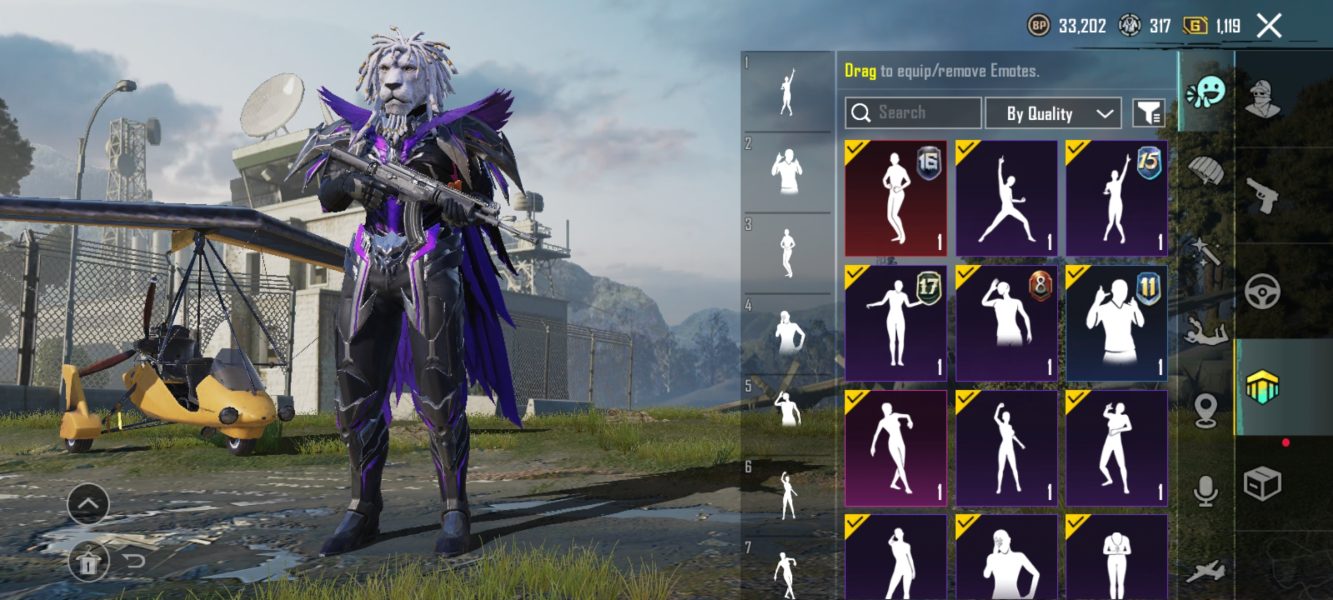Image resolution: width=1333 pixels, height=600 pixels.
Task: Open the steering wheel vehicle tab
Action: [x=1263, y=291]
